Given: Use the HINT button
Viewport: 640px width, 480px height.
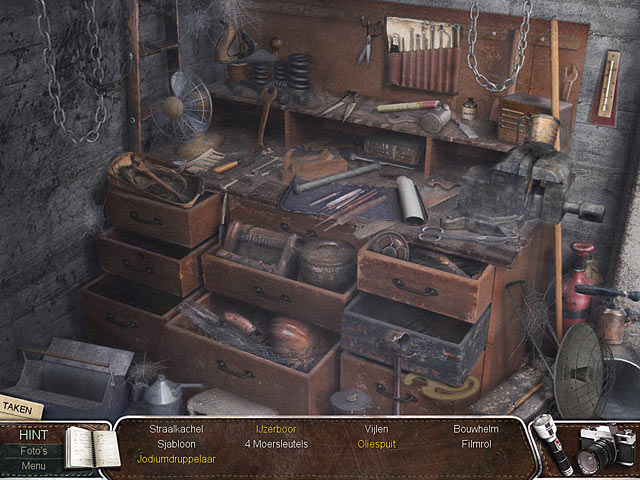Looking at the screenshot, I should point(33,435).
